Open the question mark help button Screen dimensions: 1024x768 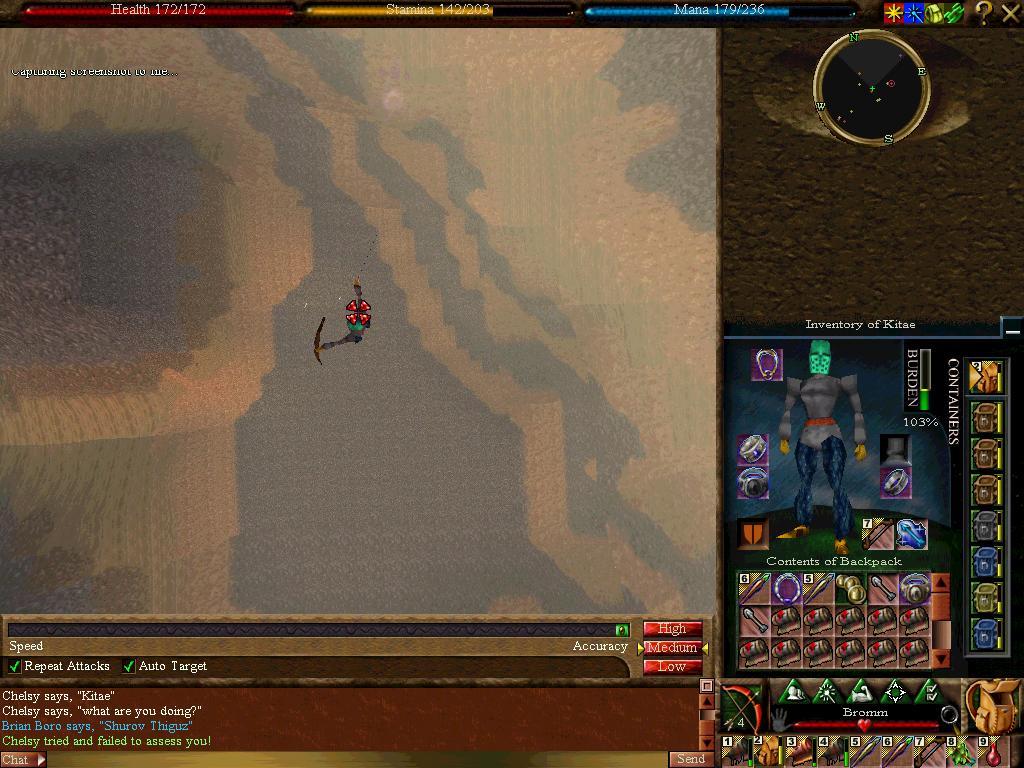point(983,13)
